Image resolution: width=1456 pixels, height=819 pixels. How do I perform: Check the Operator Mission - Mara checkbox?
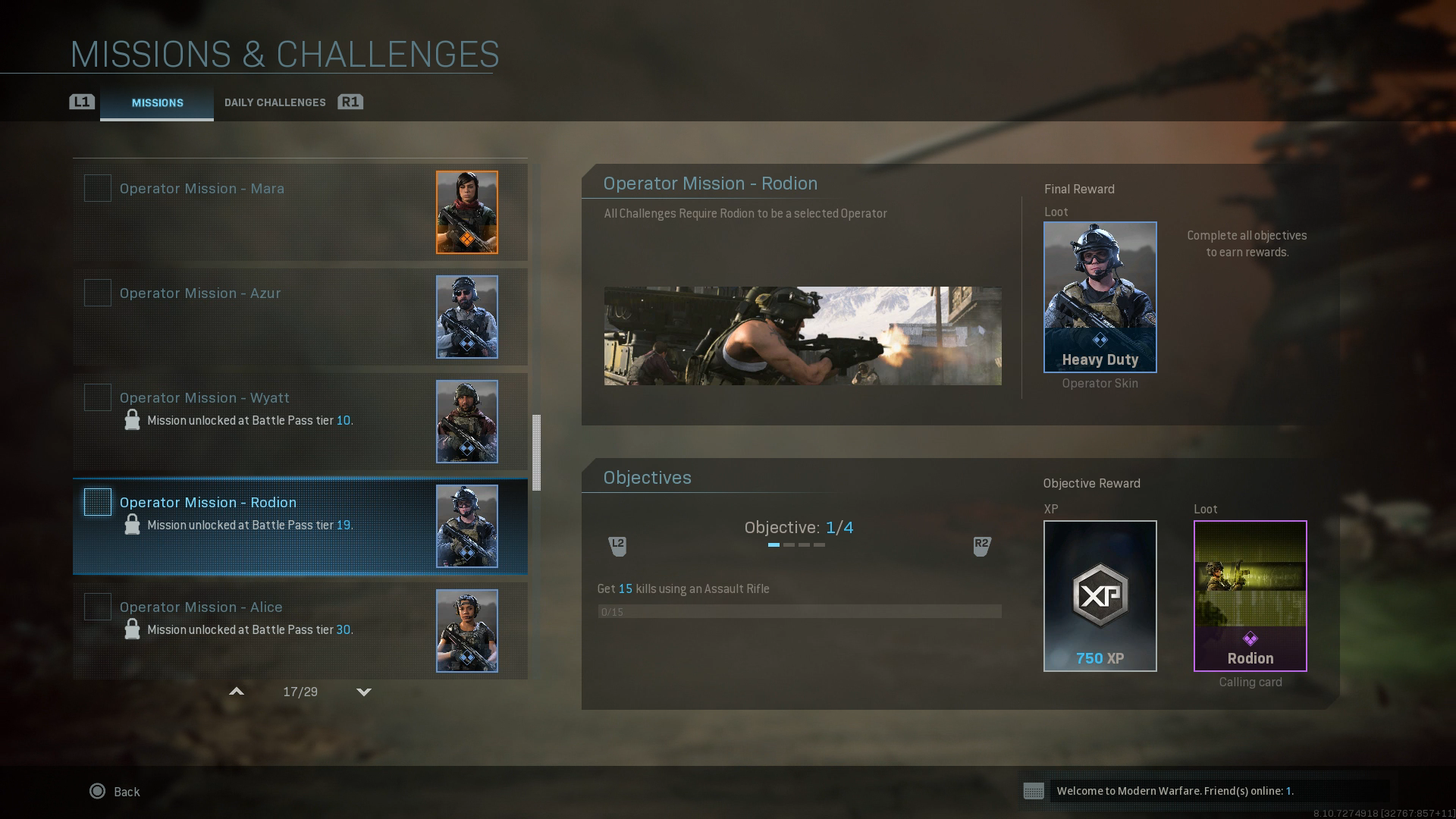click(x=97, y=188)
